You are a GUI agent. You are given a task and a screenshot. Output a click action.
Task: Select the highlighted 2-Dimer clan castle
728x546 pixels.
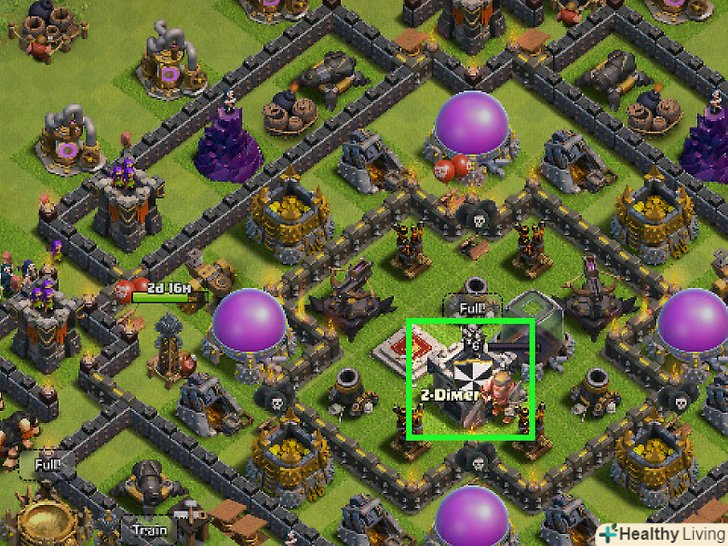click(470, 378)
